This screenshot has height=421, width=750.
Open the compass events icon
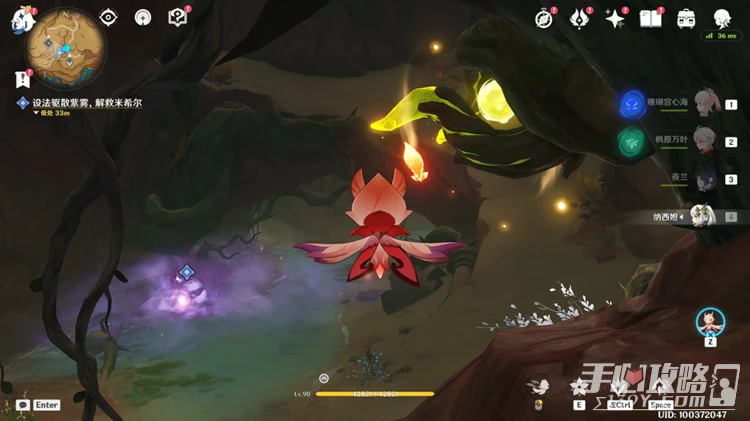(544, 18)
